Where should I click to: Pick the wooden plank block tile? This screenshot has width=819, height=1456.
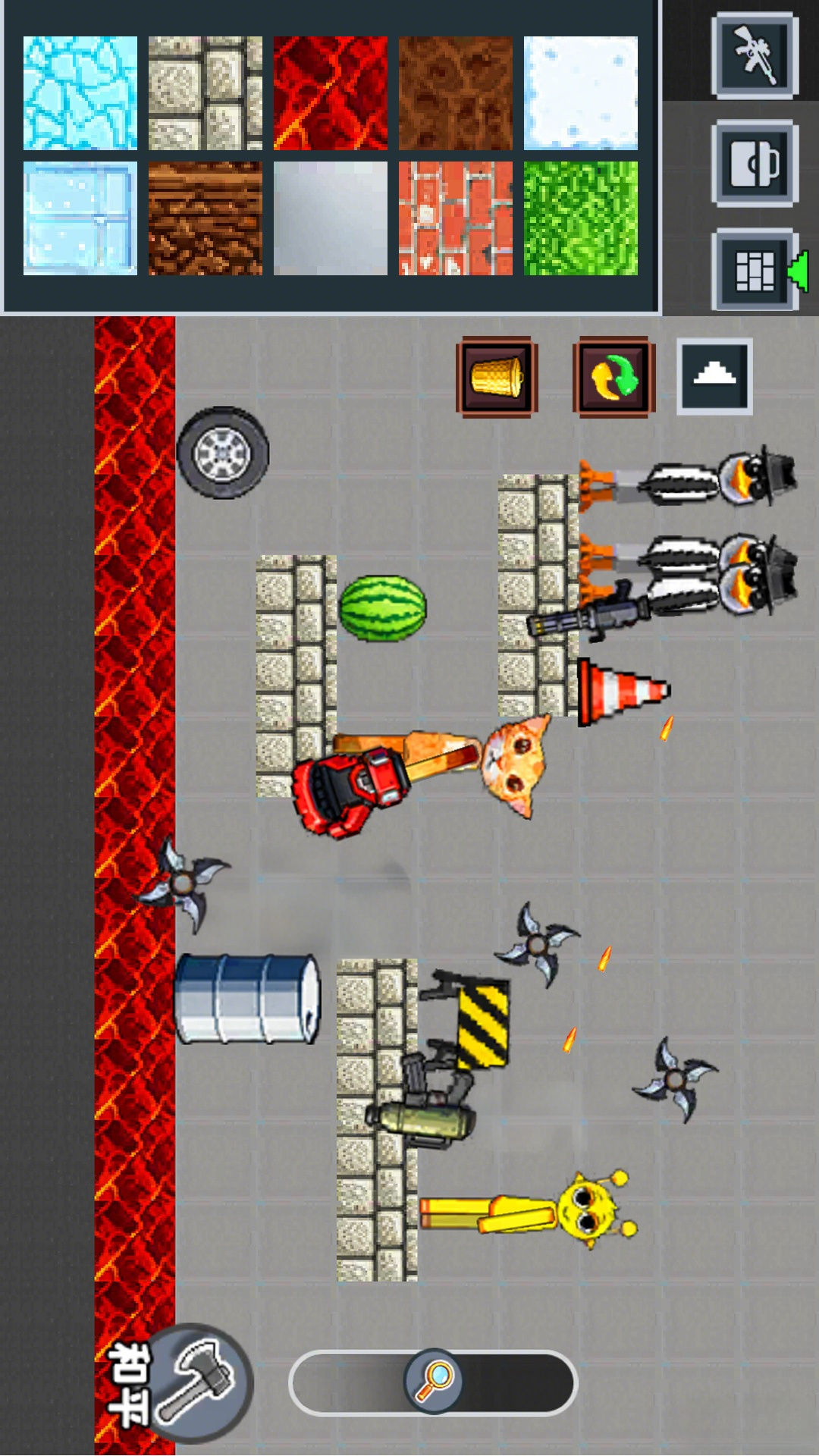tap(206, 218)
